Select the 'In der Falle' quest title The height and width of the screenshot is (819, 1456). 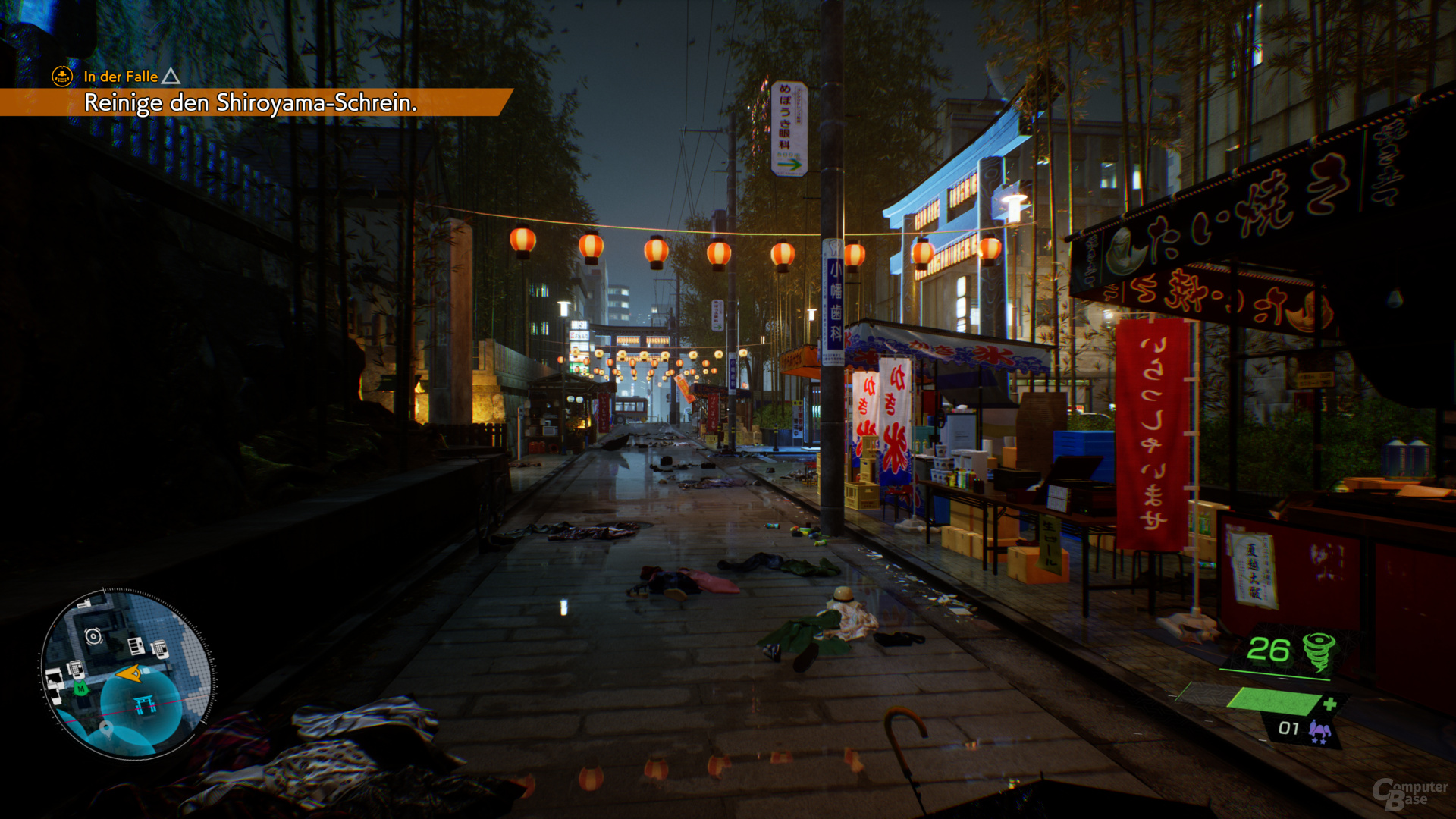pyautogui.click(x=121, y=77)
